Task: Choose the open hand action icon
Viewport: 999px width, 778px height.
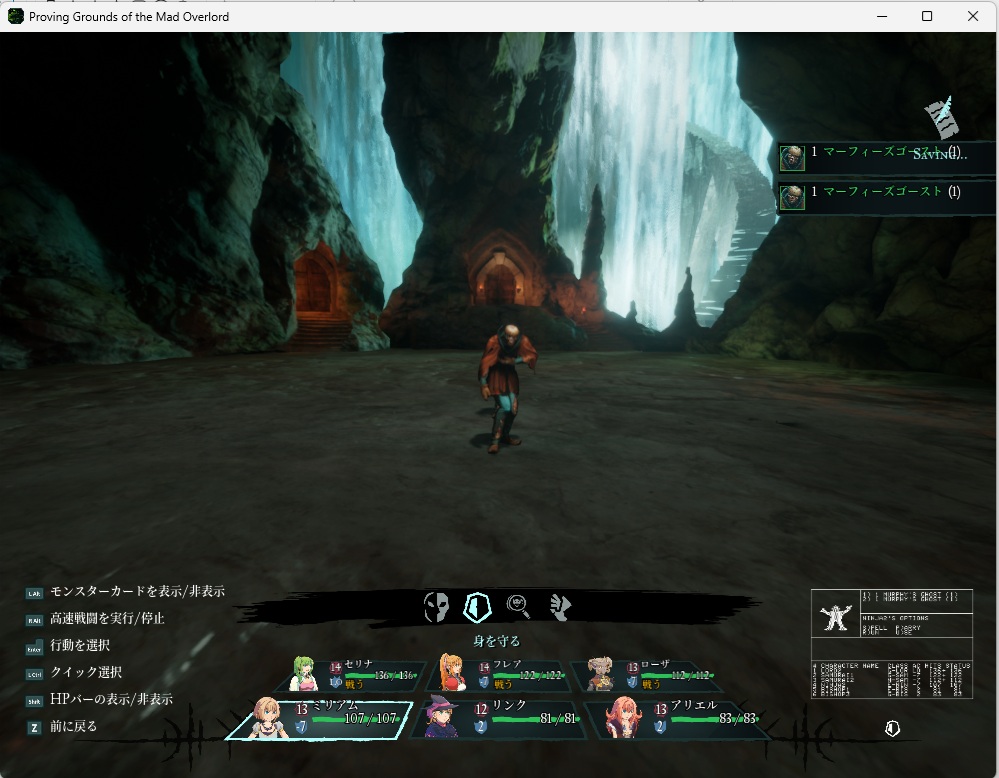Action: 559,606
